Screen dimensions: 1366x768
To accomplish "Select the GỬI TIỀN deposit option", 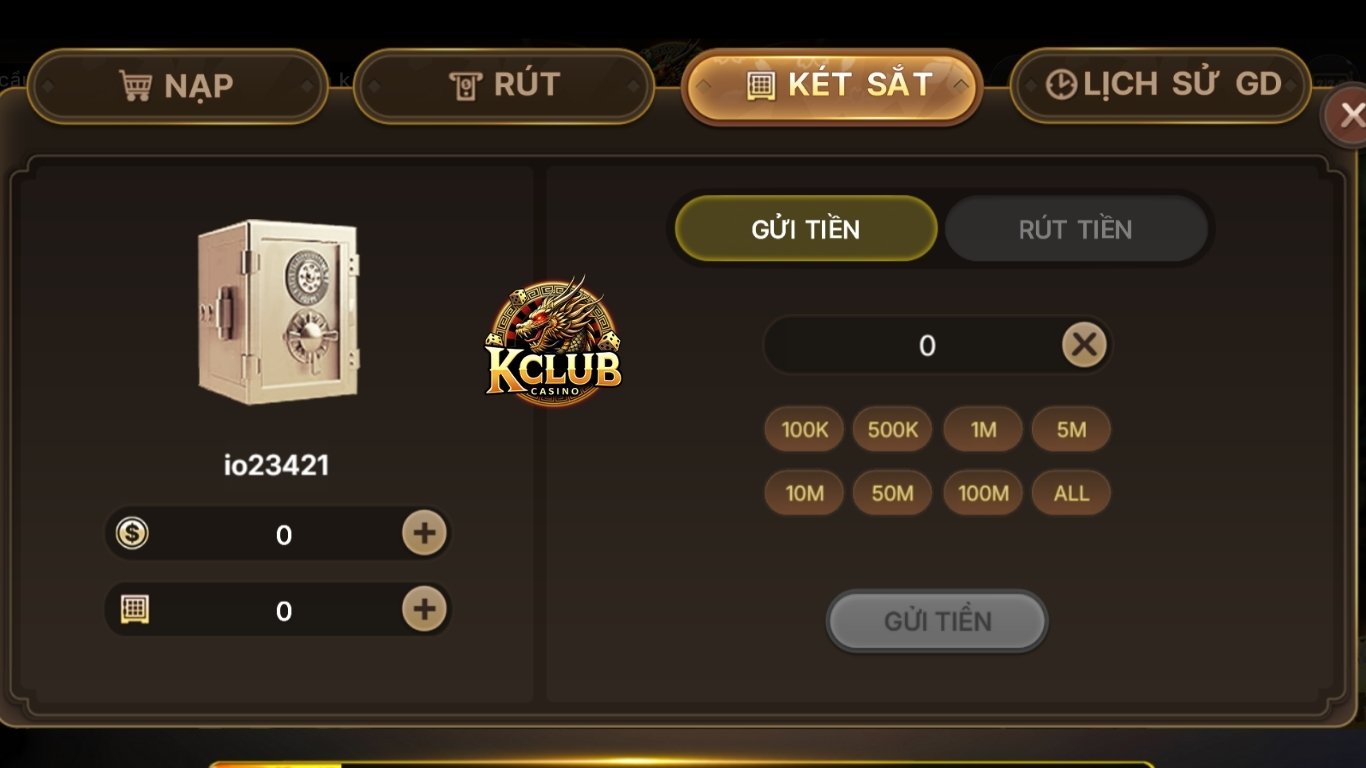I will point(806,229).
